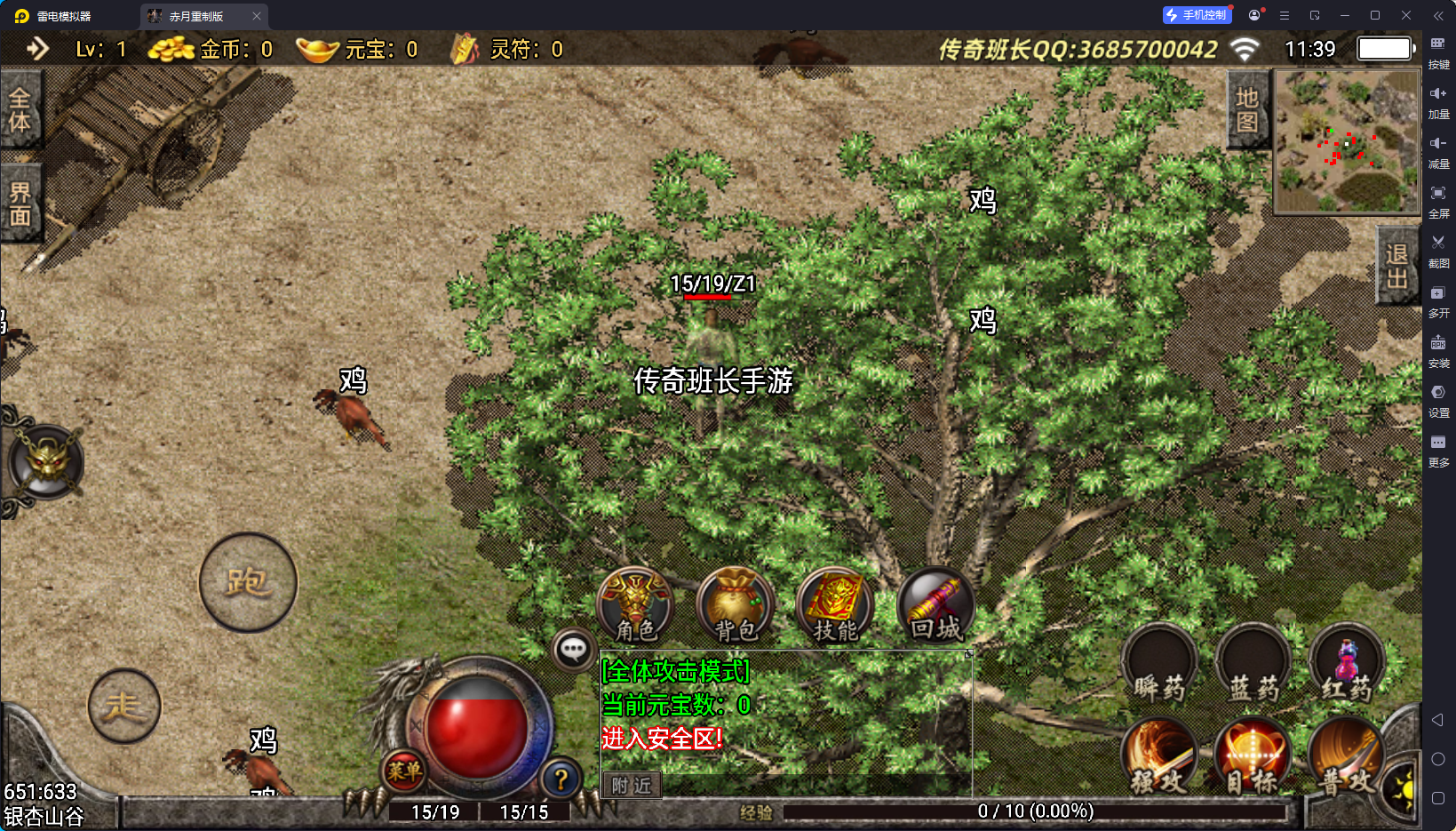
Task: Open the 技能 skills book
Action: (x=835, y=605)
